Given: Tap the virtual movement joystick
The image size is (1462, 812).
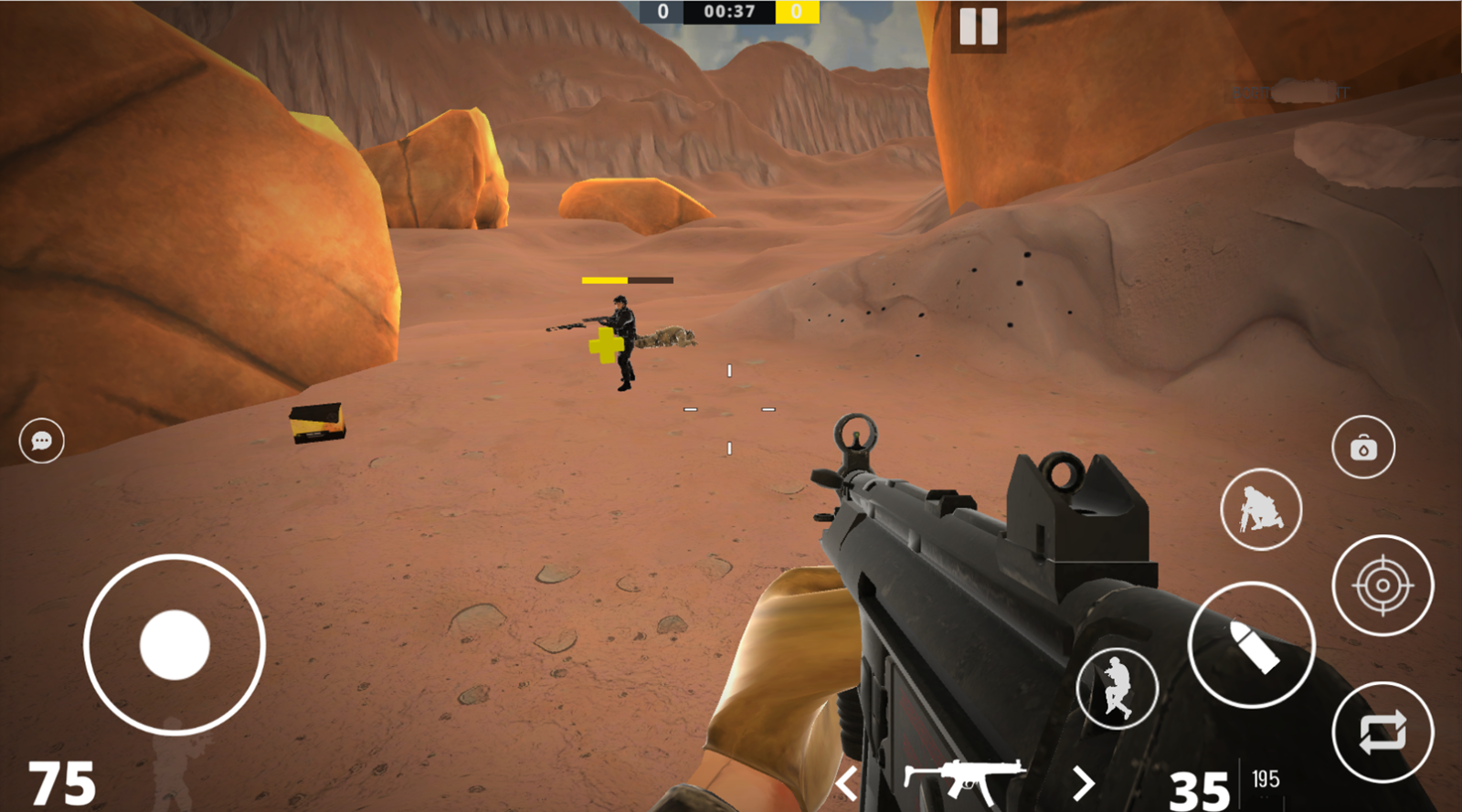Looking at the screenshot, I should (174, 642).
